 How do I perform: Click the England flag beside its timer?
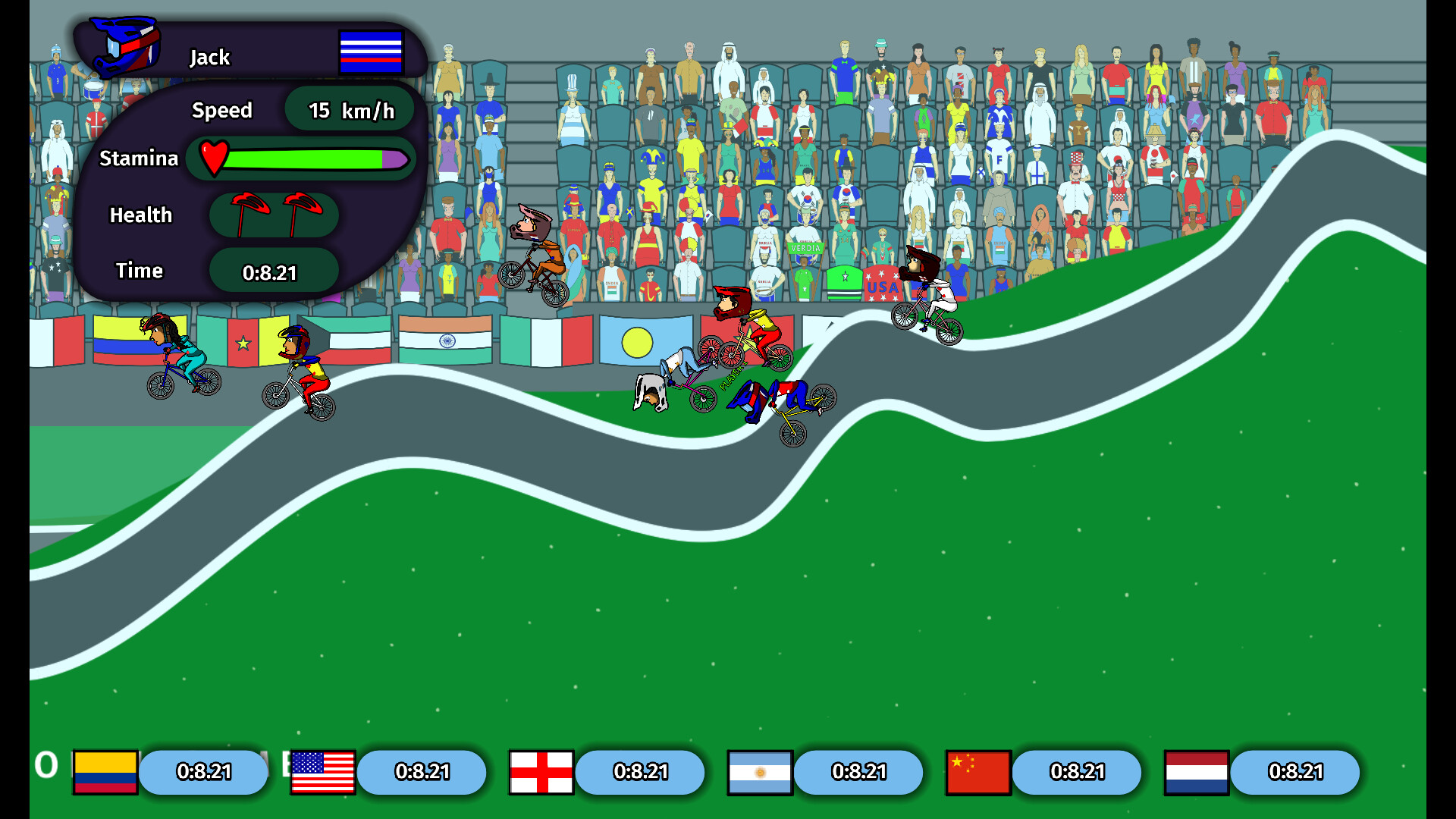click(541, 772)
